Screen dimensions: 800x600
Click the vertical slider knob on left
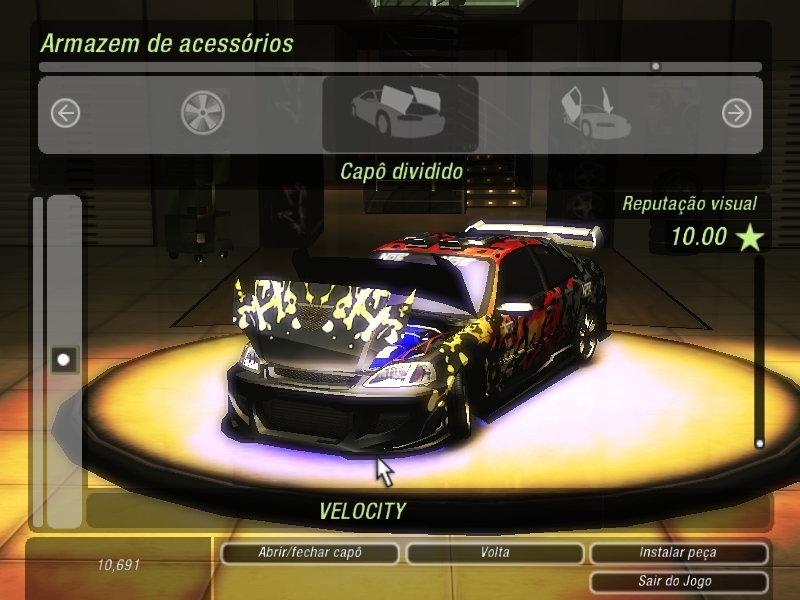[x=65, y=359]
